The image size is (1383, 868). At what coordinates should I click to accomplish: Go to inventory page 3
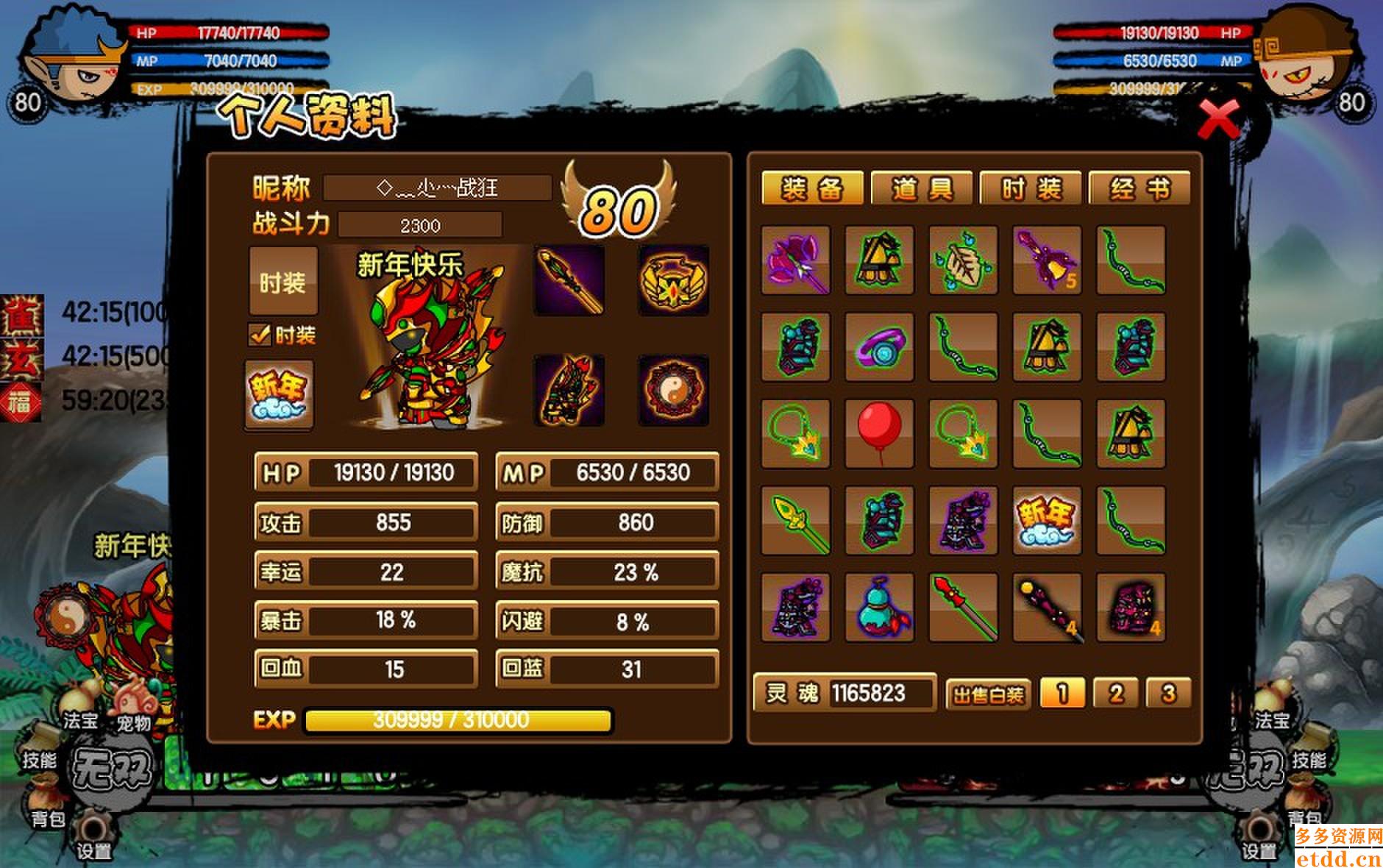pyautogui.click(x=1168, y=693)
